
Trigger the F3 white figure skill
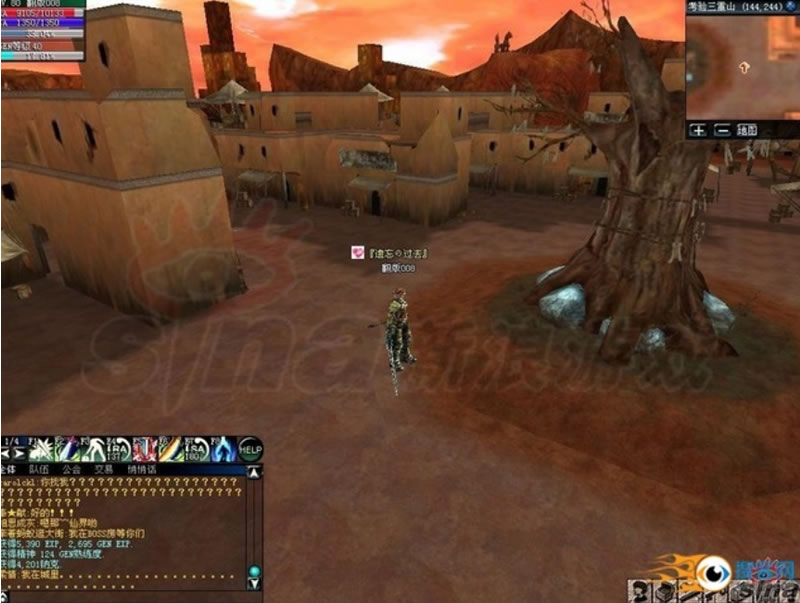tap(93, 449)
